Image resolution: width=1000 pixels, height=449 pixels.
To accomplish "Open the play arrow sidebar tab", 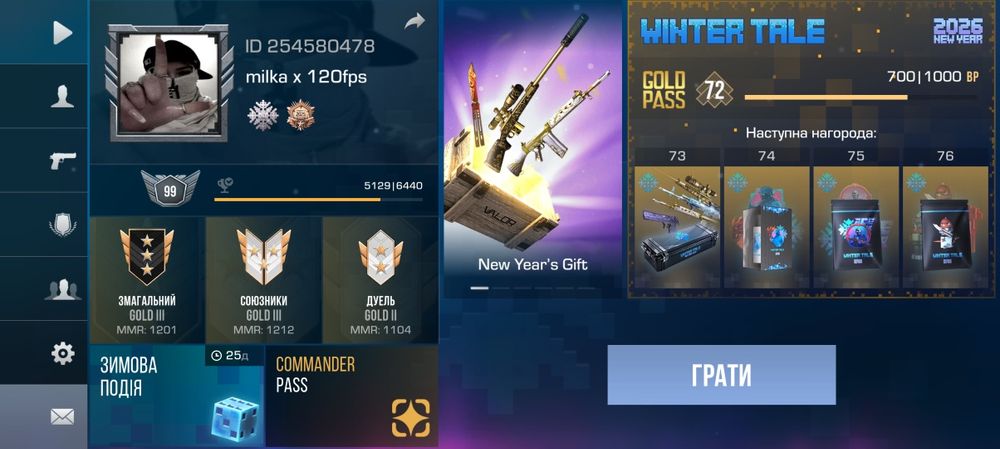I will click(x=62, y=33).
